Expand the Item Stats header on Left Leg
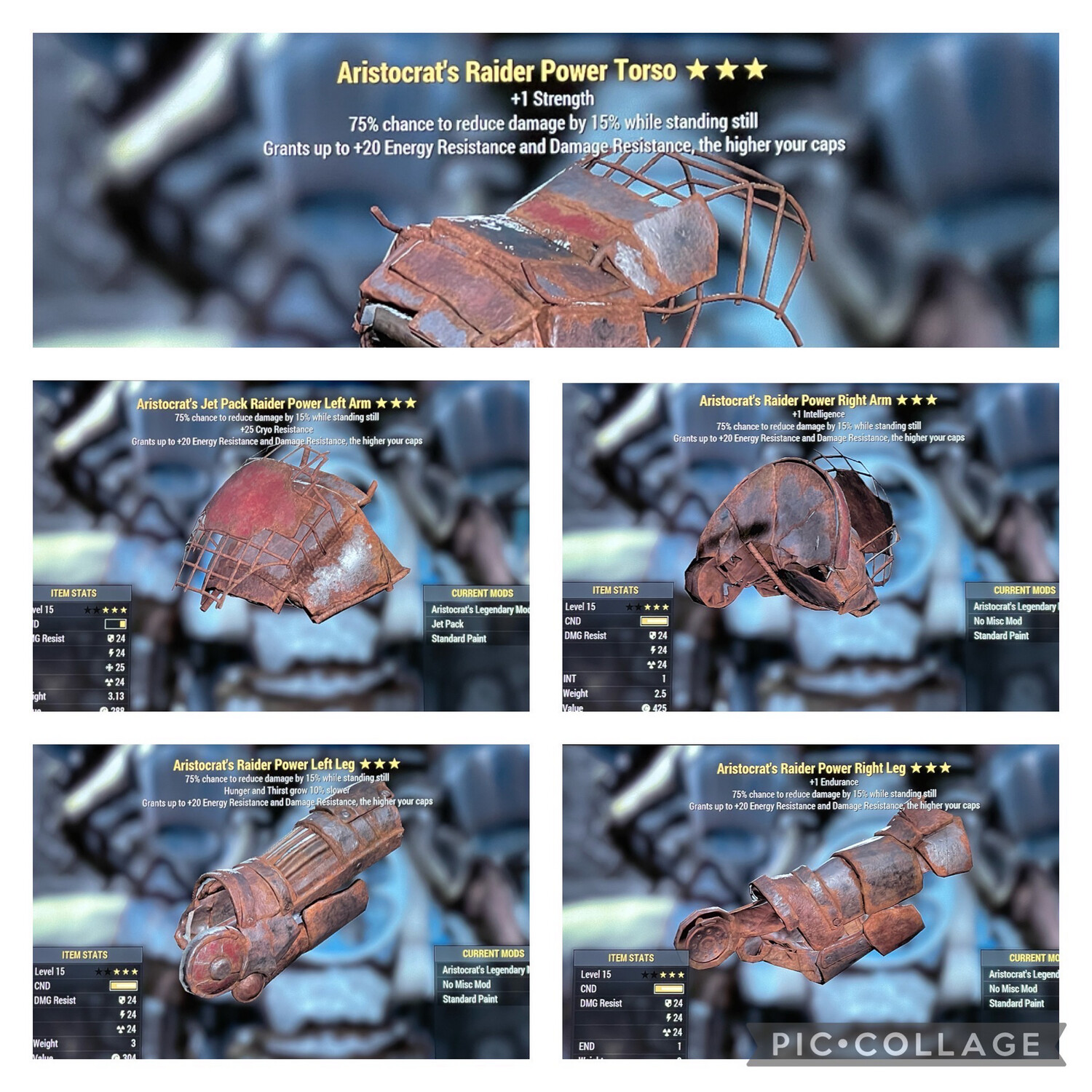 (84, 955)
